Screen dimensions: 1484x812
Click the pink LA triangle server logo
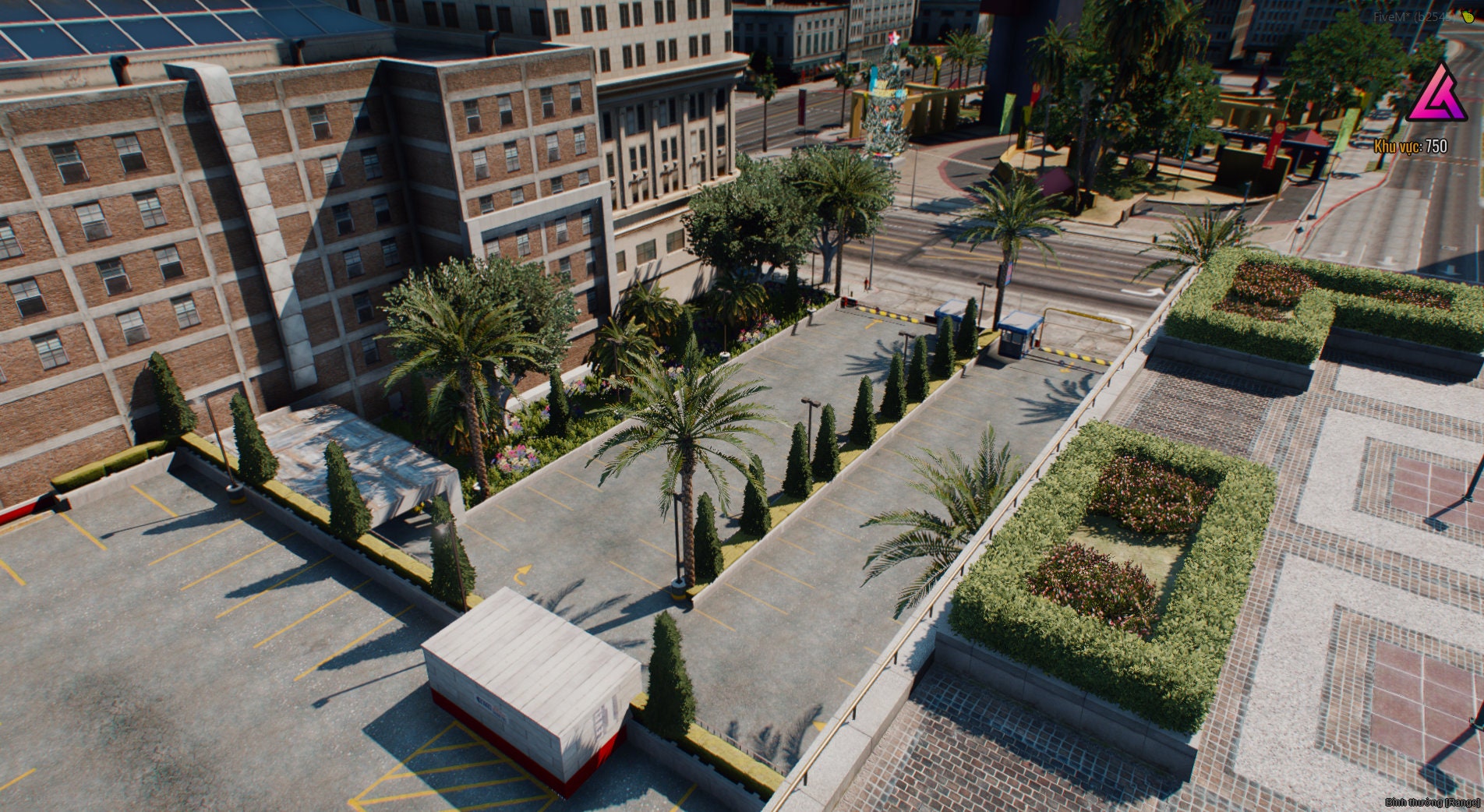[1438, 91]
